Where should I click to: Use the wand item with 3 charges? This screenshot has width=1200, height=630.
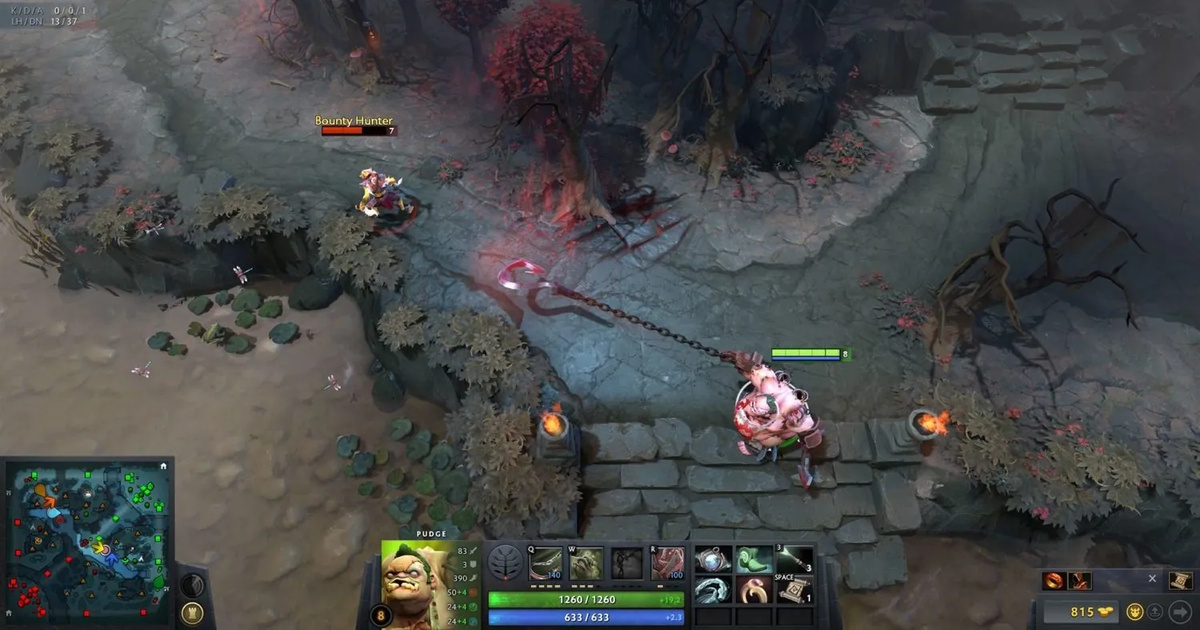pos(795,560)
